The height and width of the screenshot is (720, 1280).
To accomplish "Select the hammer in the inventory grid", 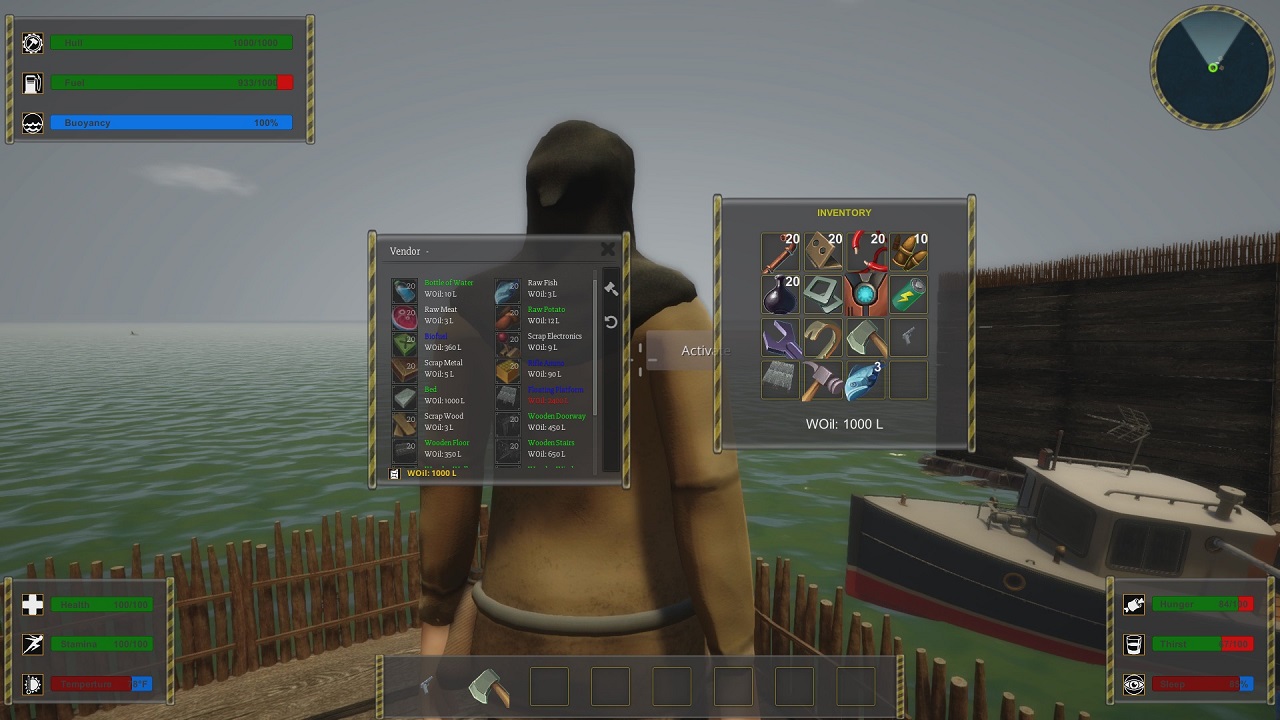I will click(822, 381).
